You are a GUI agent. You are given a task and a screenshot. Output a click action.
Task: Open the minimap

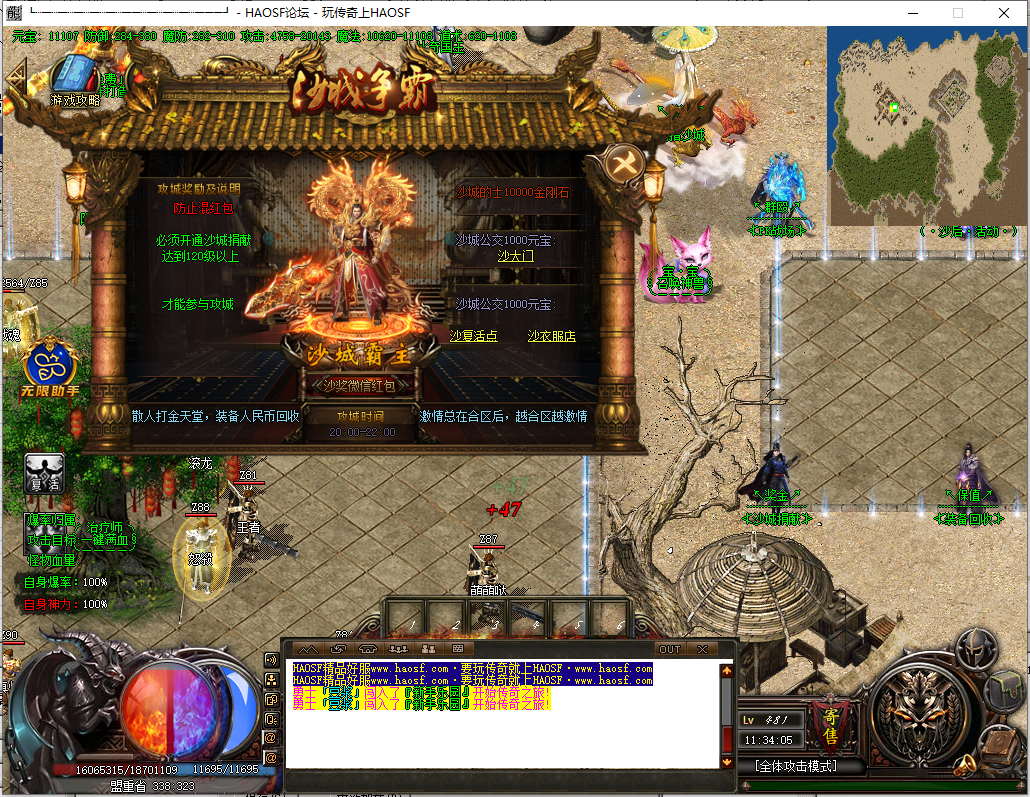pos(927,124)
